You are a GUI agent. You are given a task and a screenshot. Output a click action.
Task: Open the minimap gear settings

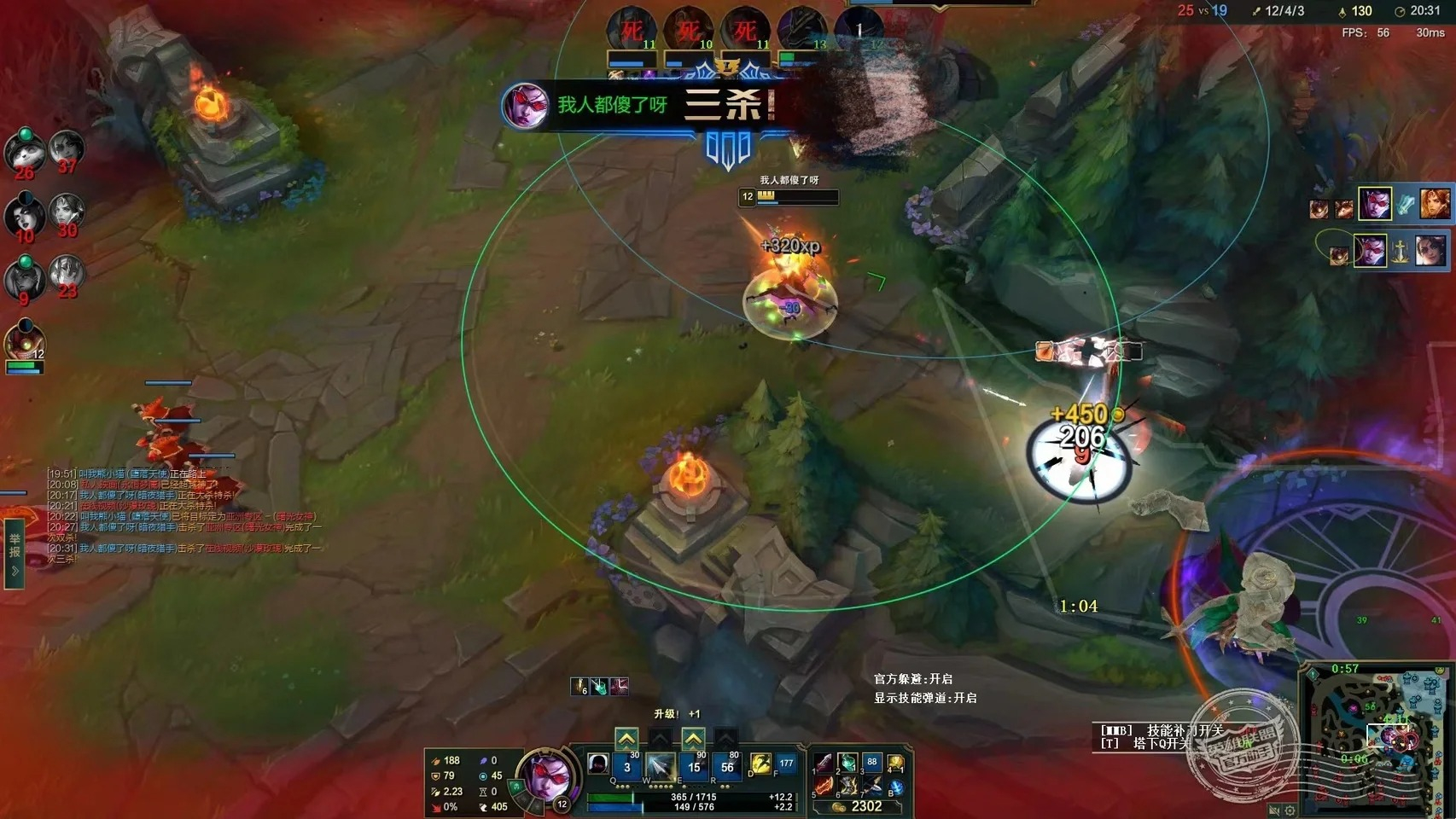tap(1290, 810)
